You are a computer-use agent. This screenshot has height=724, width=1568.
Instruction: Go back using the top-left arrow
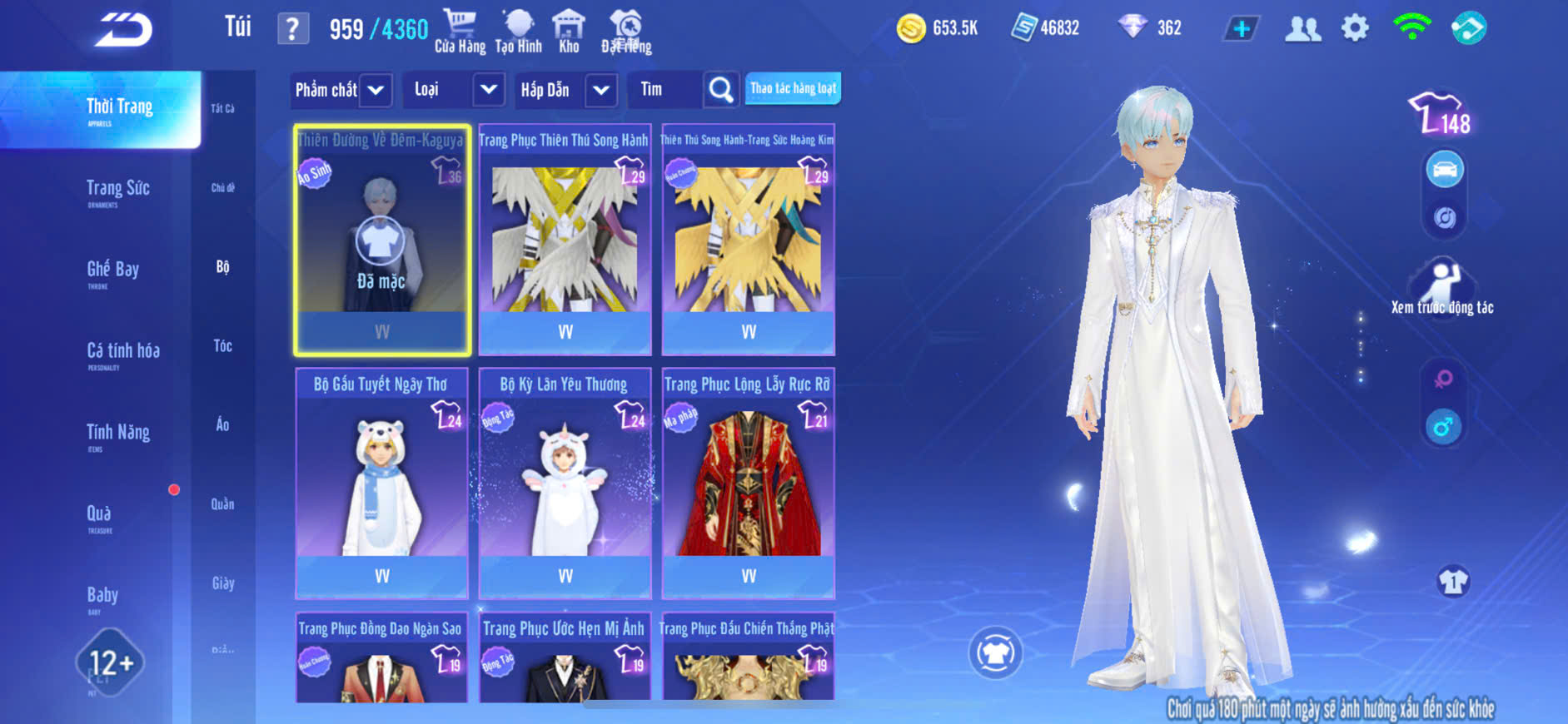[123, 30]
